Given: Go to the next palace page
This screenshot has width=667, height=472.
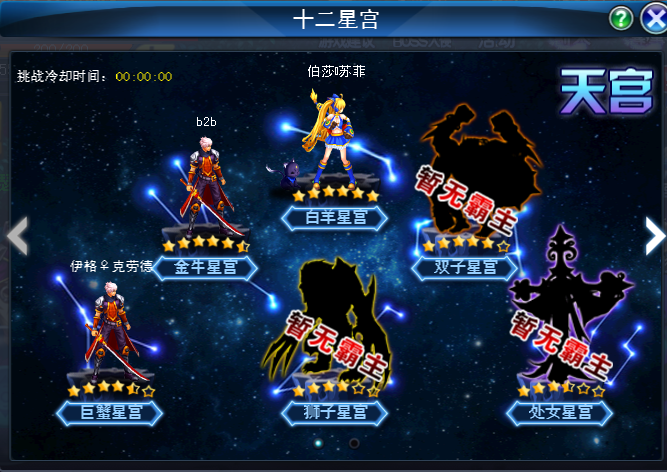Looking at the screenshot, I should pos(653,236).
